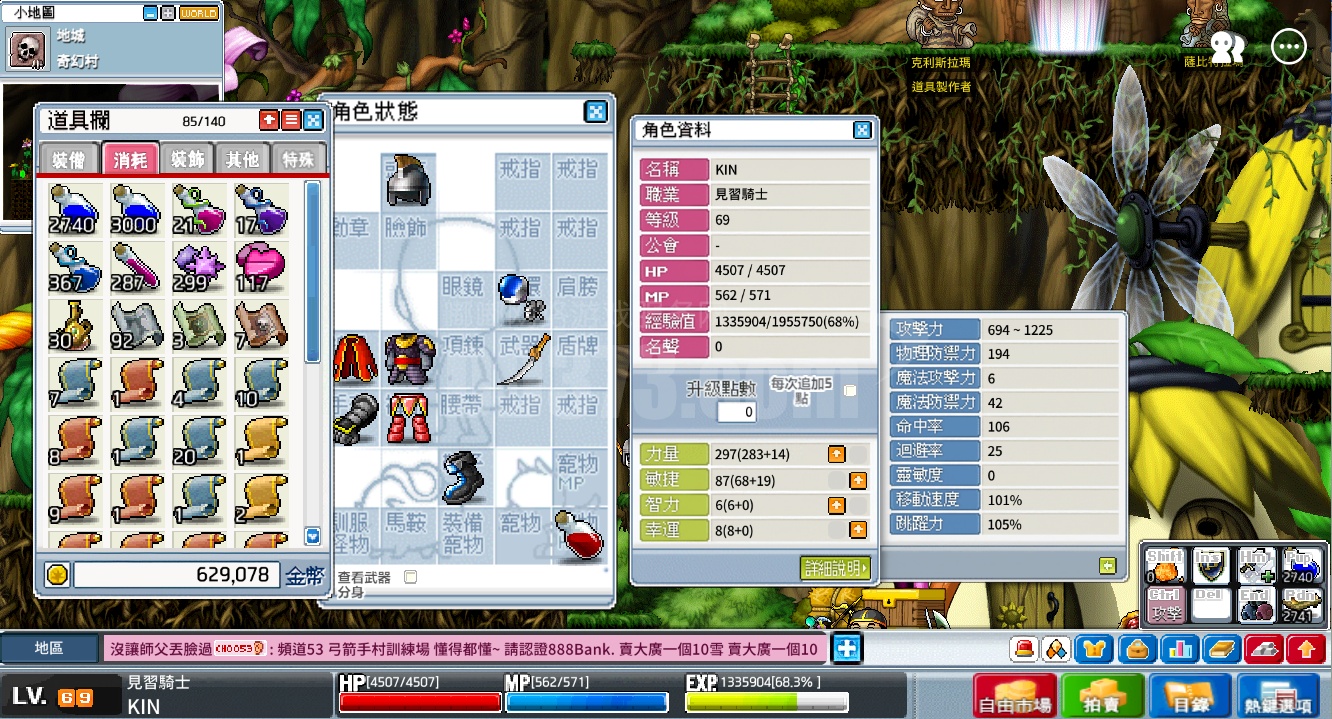Viewport: 1332px width, 719px height.
Task: Tick the 查看武器分身 checkbox
Action: pos(409,577)
